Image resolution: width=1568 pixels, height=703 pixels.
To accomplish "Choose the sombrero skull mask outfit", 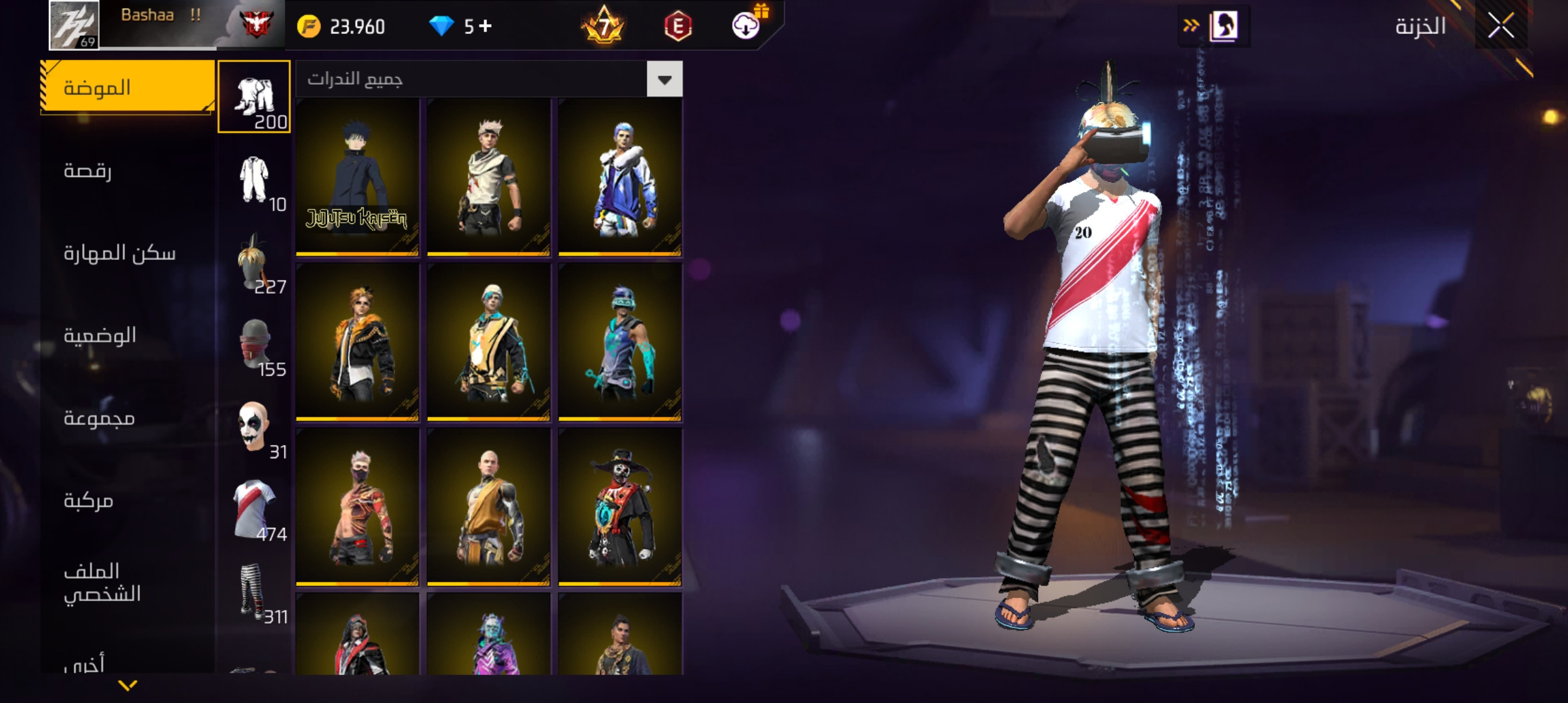I will [620, 506].
